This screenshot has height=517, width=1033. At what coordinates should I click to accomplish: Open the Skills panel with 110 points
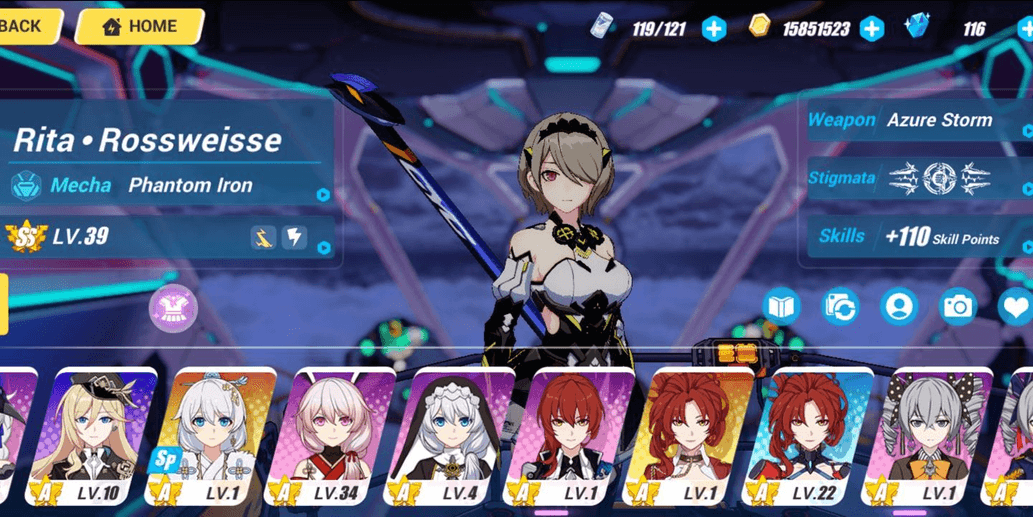click(x=918, y=237)
